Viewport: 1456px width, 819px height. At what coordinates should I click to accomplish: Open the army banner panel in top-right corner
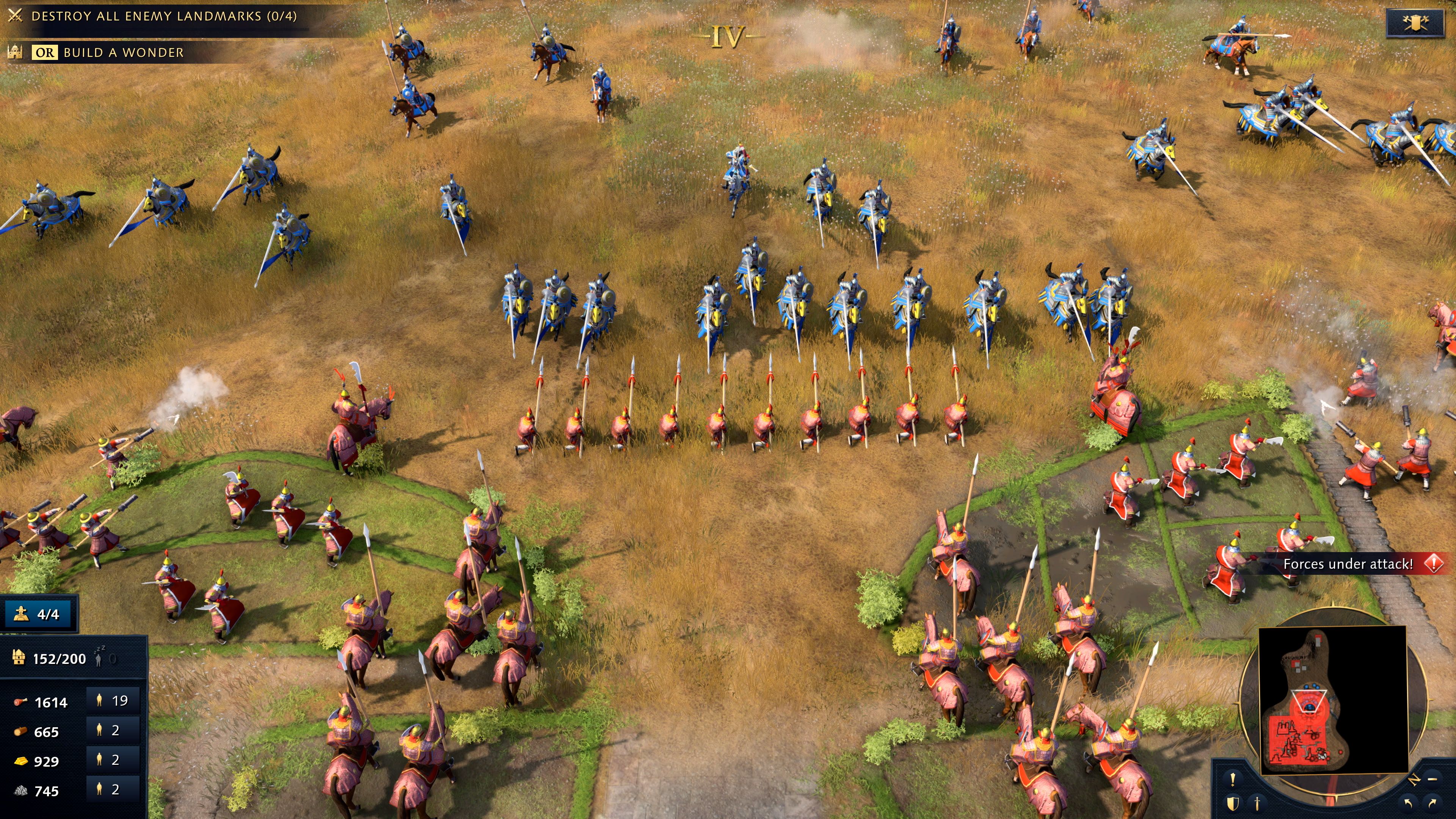tap(1416, 23)
